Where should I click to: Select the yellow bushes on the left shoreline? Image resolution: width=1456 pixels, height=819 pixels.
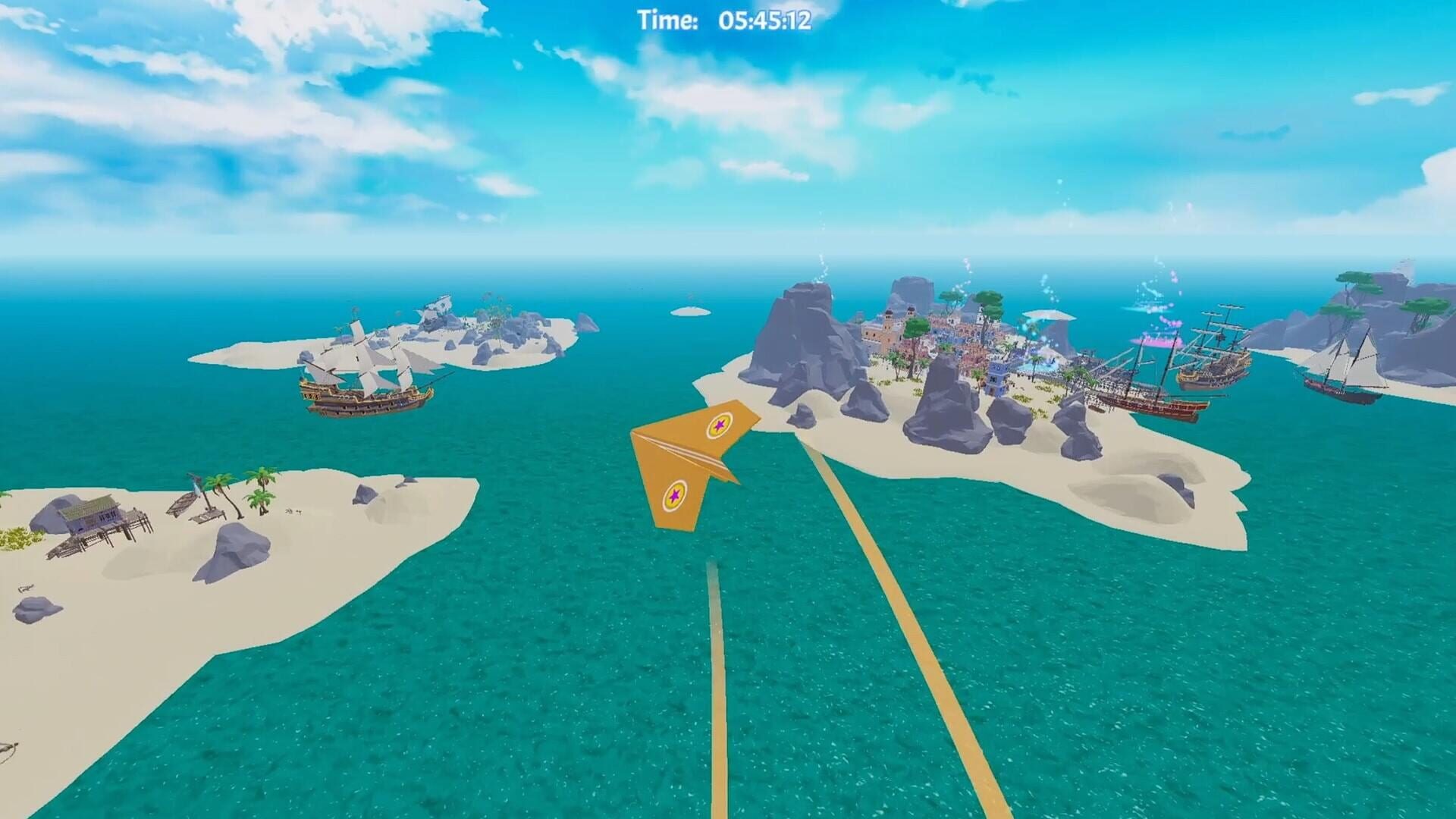pyautogui.click(x=14, y=538)
